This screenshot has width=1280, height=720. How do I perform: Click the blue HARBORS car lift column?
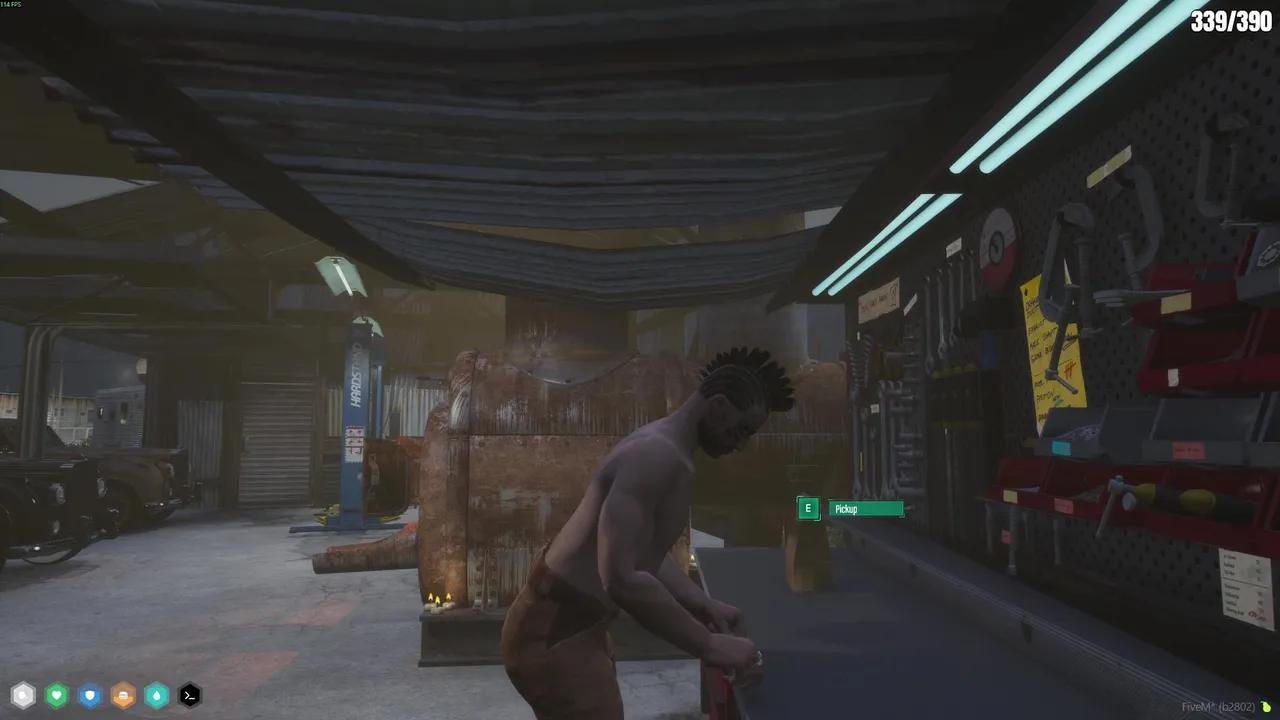357,400
